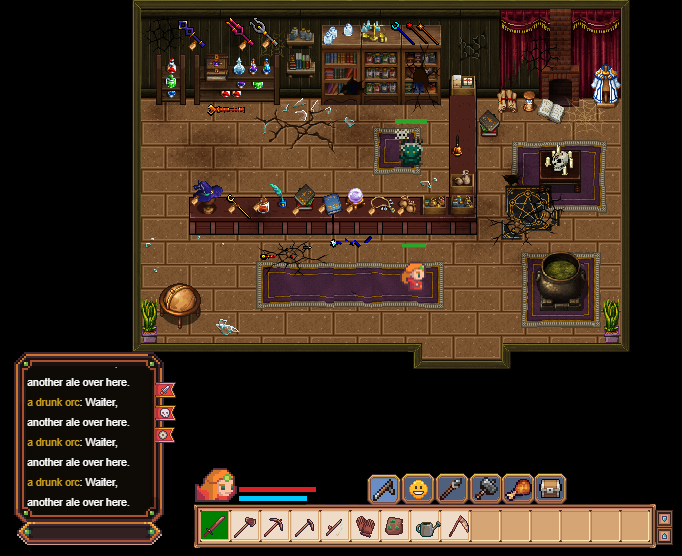
Task: Select the pickaxe hotbar slot
Action: pyautogui.click(x=274, y=526)
